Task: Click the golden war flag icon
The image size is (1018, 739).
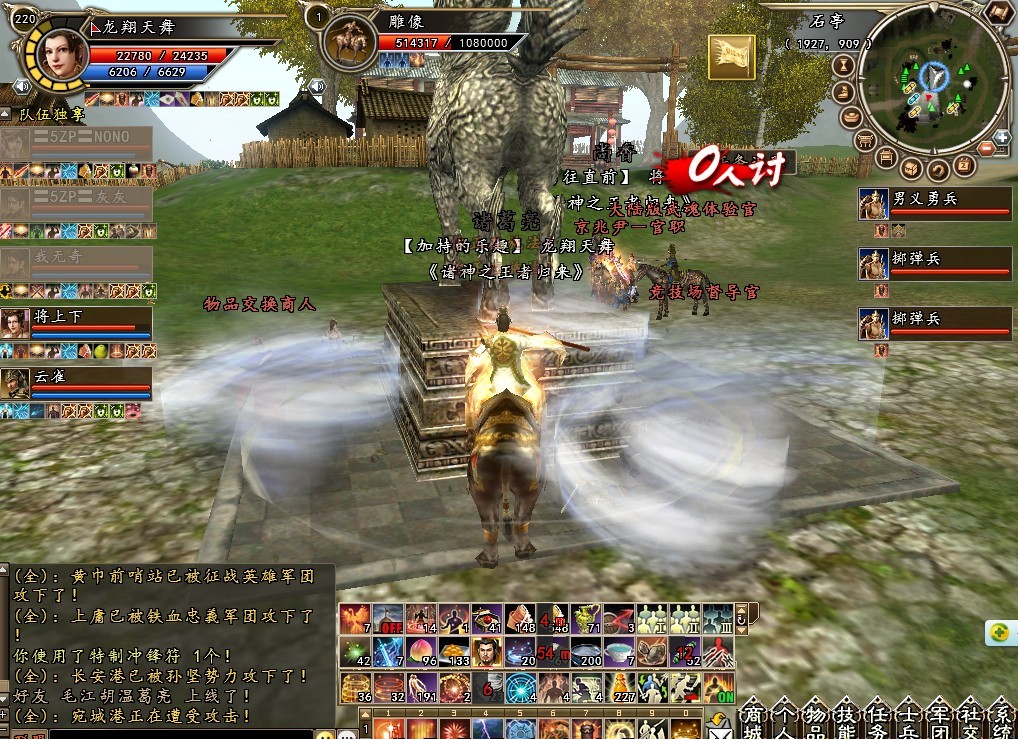Action: (x=731, y=56)
